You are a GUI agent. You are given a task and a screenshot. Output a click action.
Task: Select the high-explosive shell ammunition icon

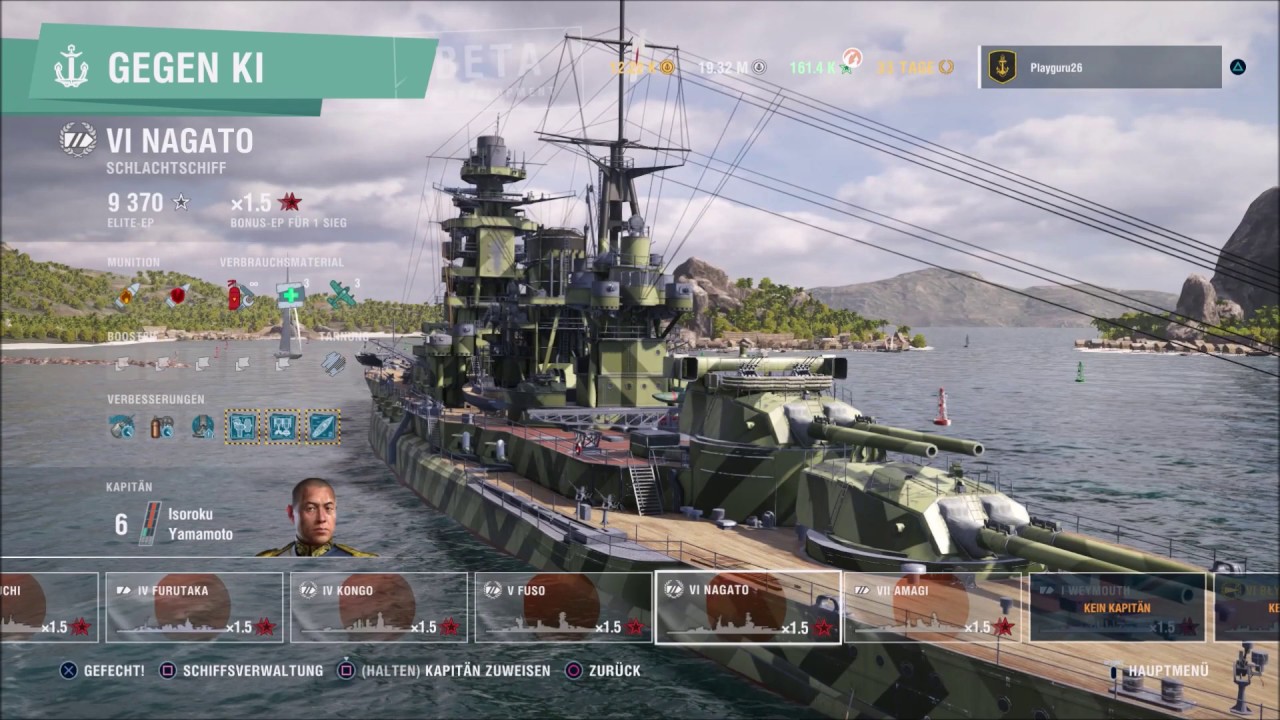click(126, 296)
